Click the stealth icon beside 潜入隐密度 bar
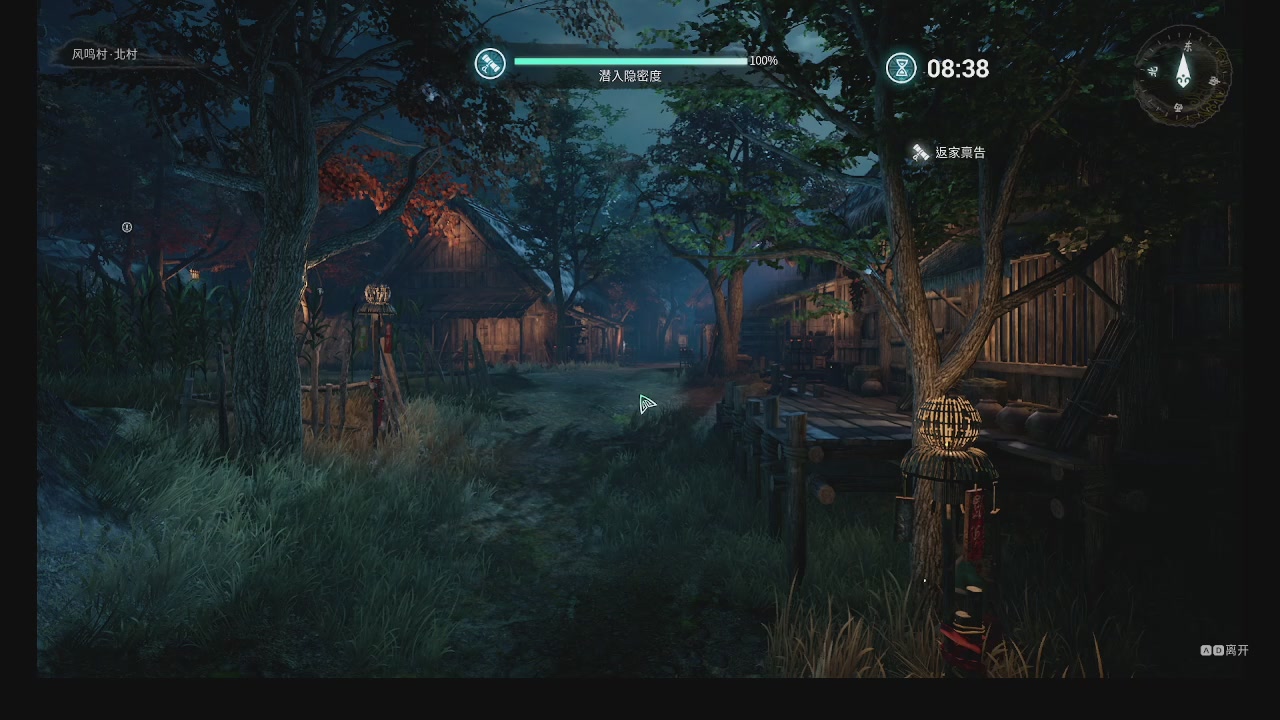Screen dimensions: 1280x720 490,64
